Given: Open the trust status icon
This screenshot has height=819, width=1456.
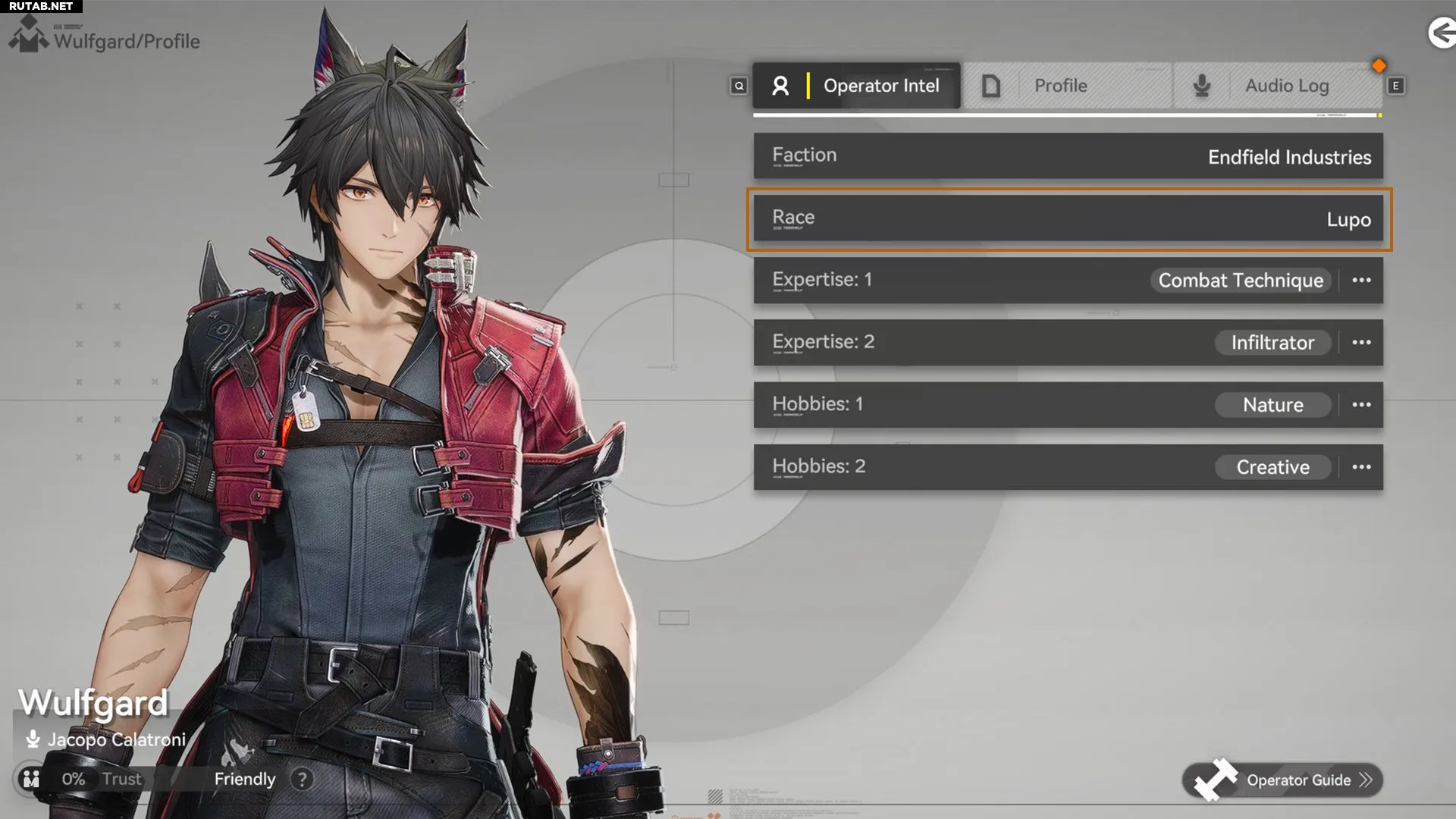Looking at the screenshot, I should coord(31,779).
